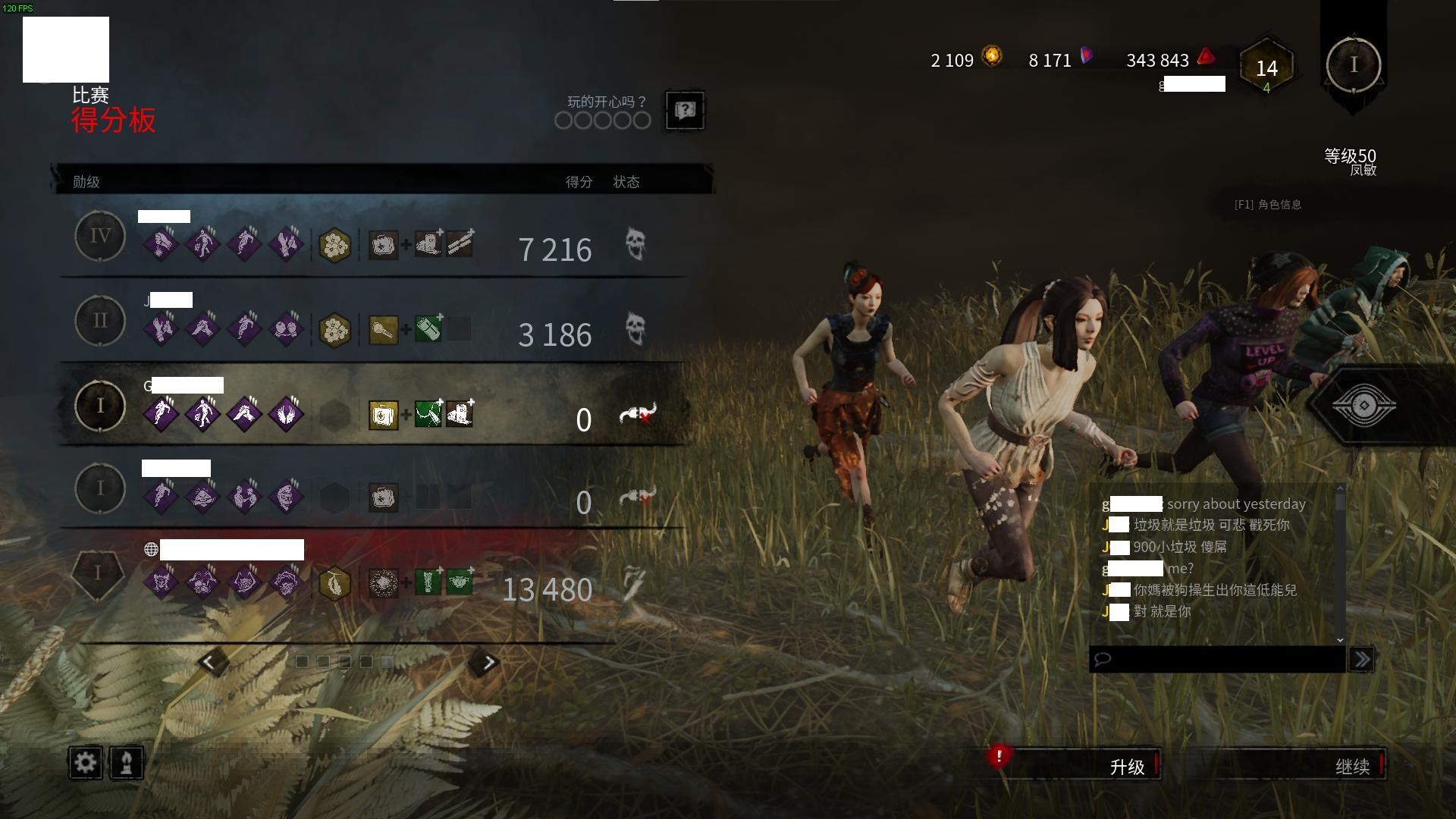
Task: Click the question mark feedback bubble icon
Action: (x=685, y=111)
